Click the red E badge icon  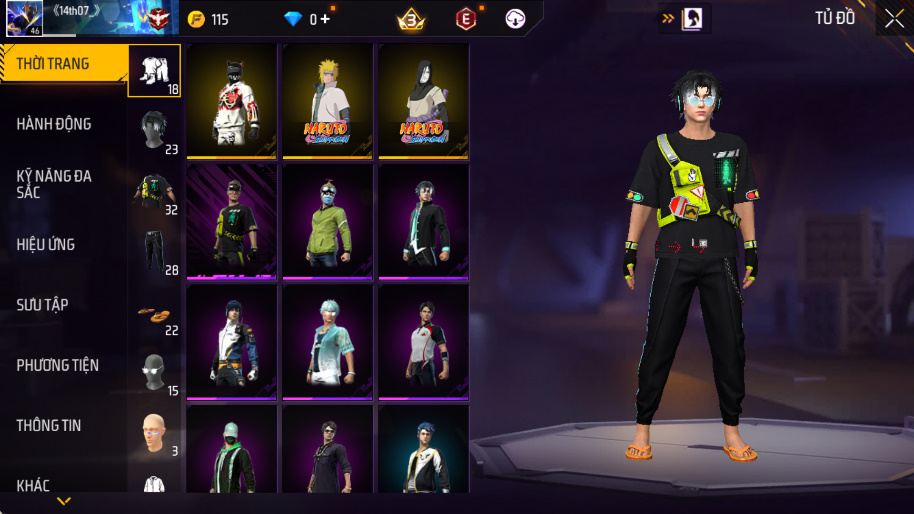(465, 19)
